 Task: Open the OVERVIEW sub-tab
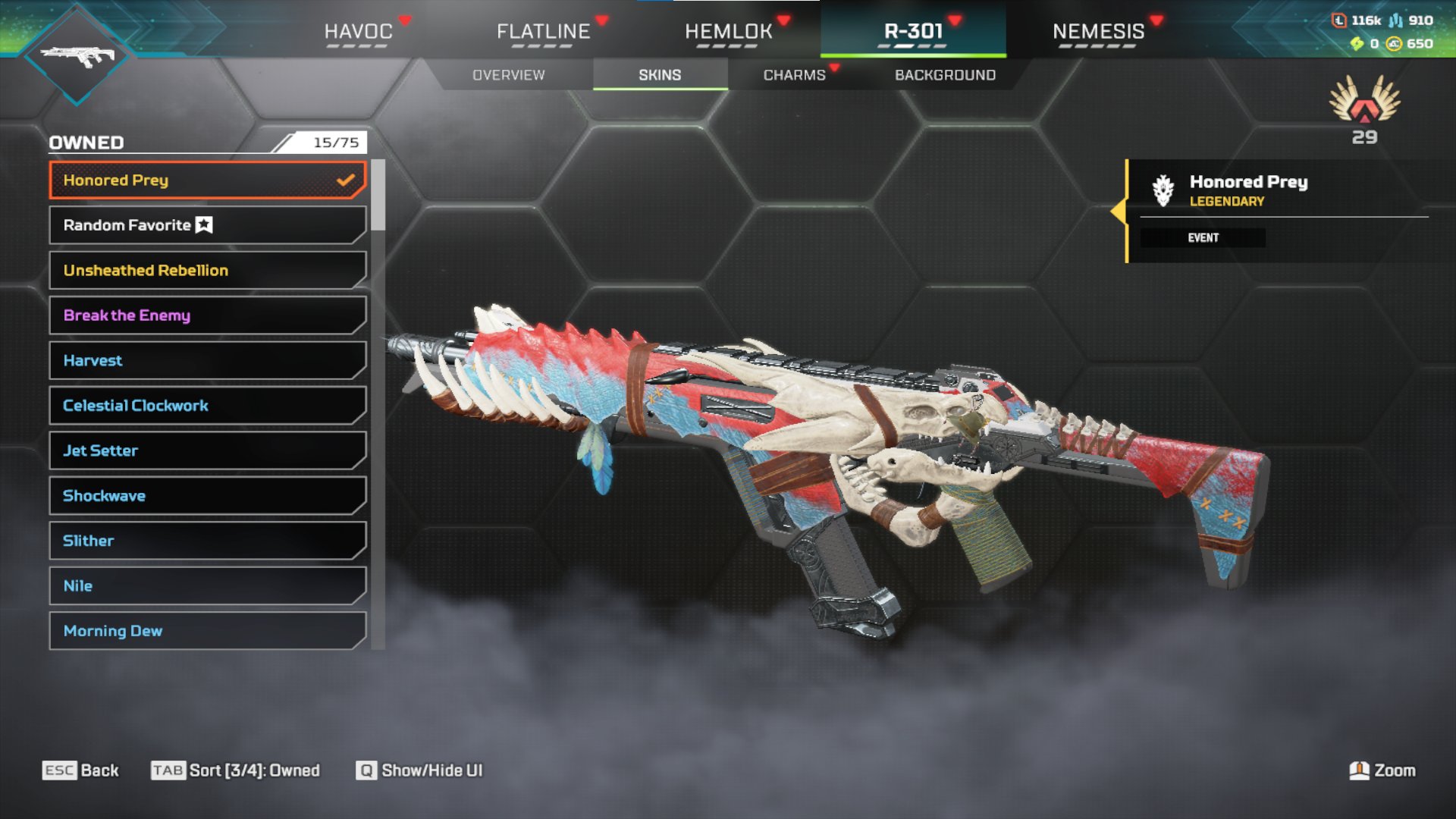[x=508, y=75]
